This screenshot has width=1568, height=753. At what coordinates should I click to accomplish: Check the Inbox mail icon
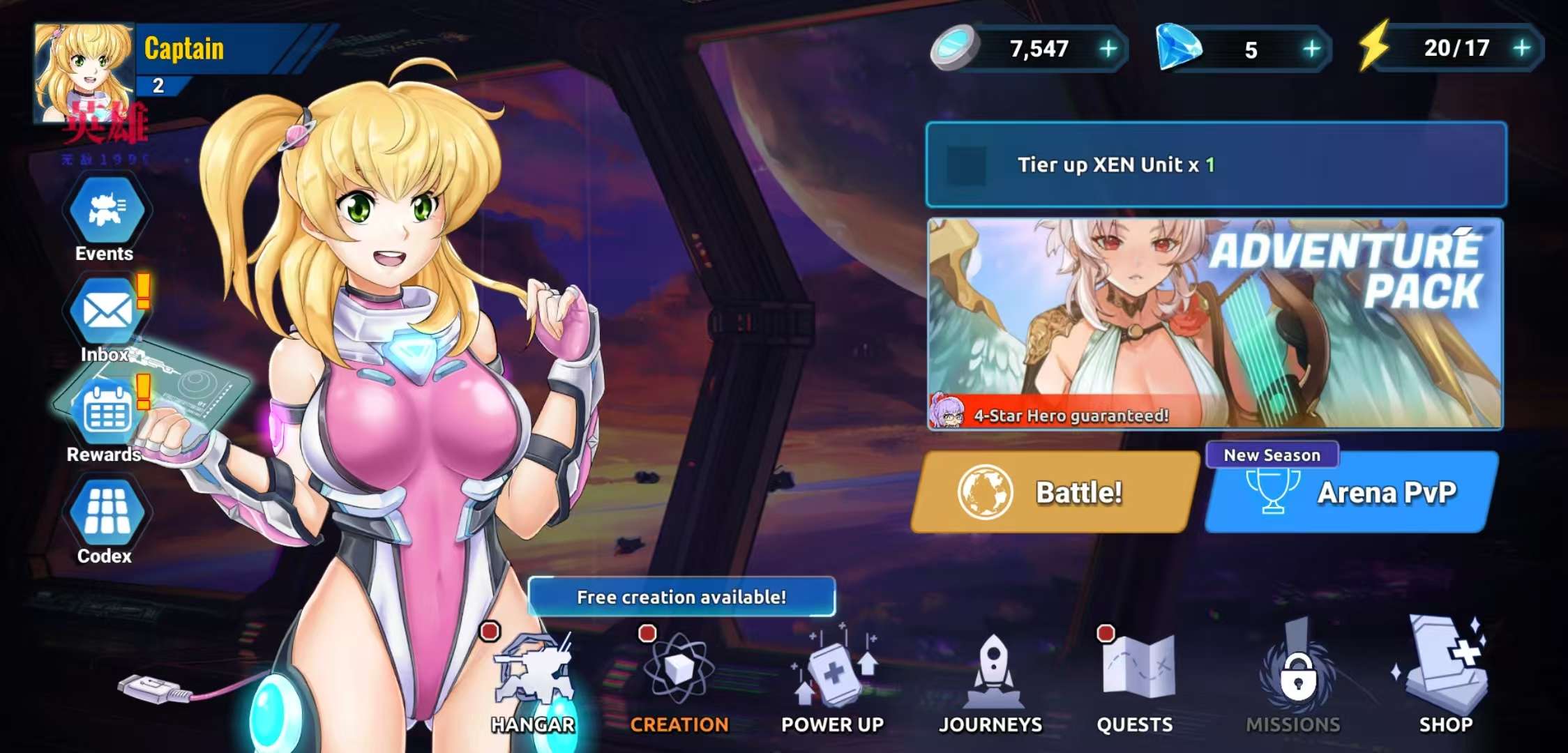[106, 312]
